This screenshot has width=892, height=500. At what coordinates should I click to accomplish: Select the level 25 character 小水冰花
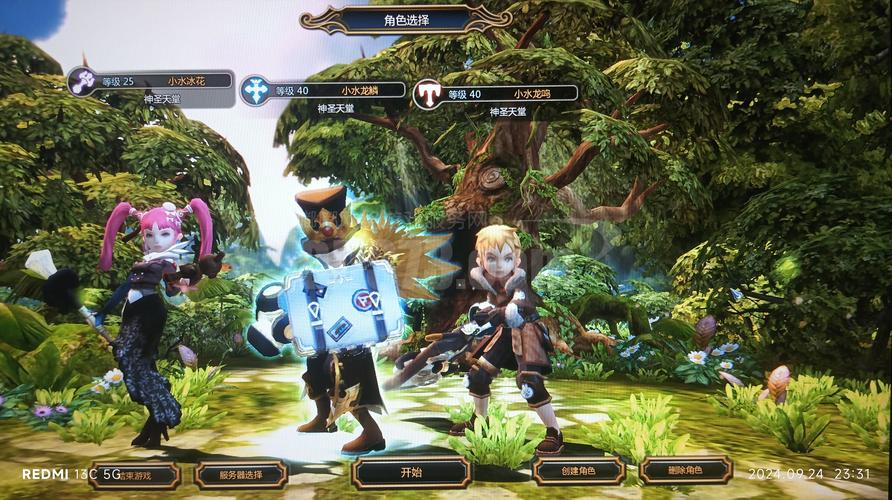tap(151, 82)
